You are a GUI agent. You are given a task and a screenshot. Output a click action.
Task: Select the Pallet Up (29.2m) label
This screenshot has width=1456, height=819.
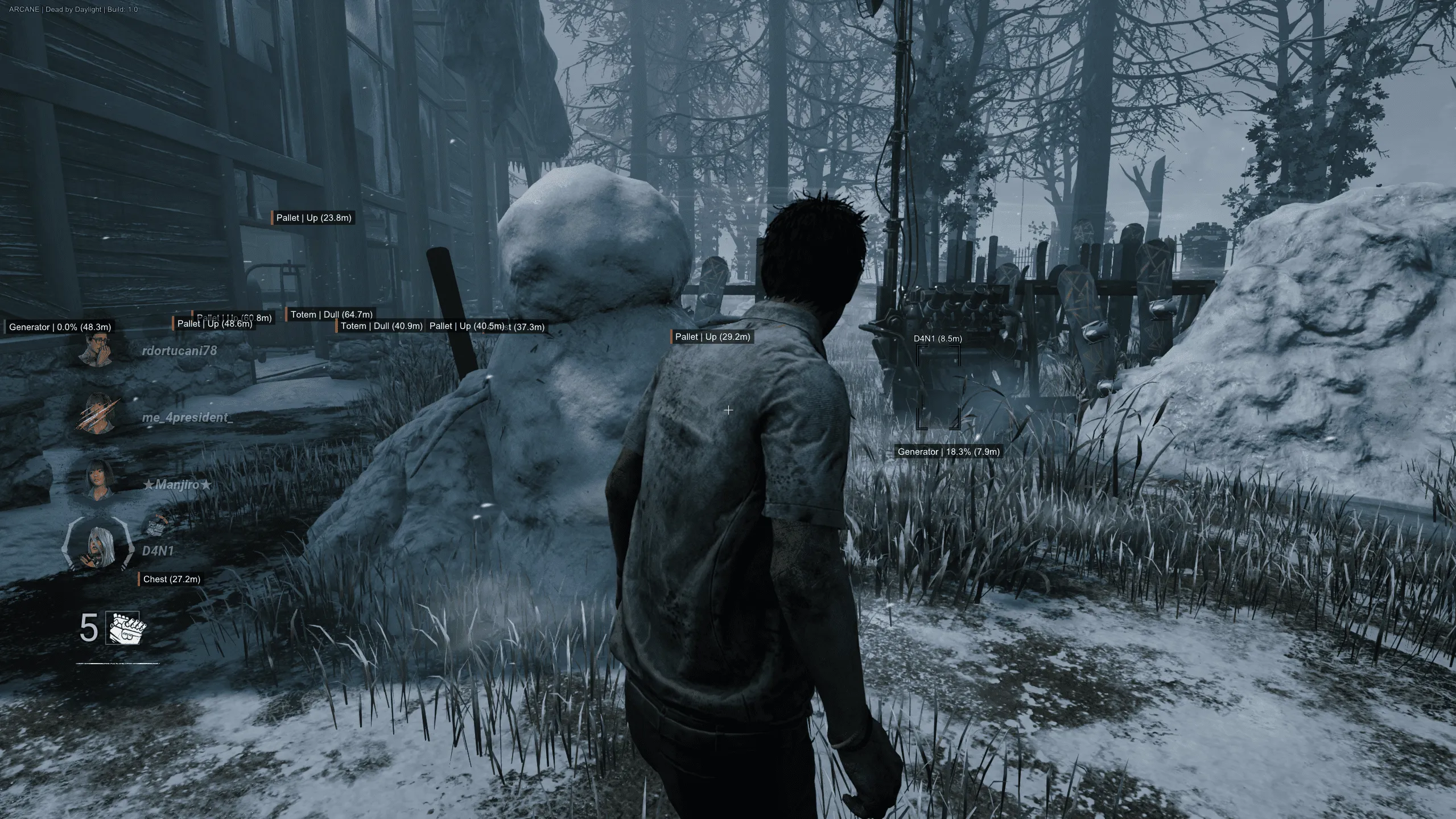pos(711,336)
